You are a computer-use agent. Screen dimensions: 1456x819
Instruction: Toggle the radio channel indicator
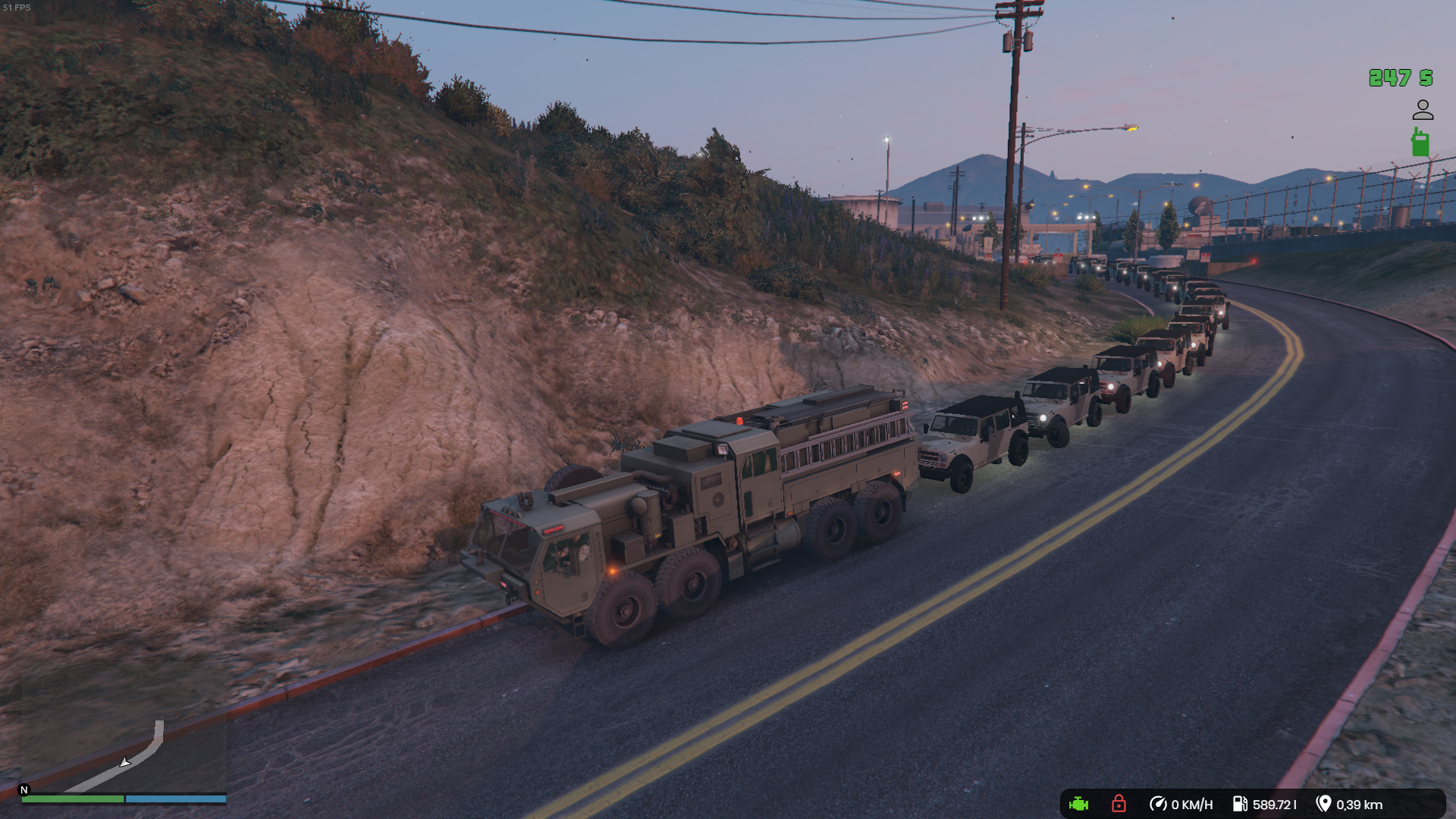tap(1423, 140)
